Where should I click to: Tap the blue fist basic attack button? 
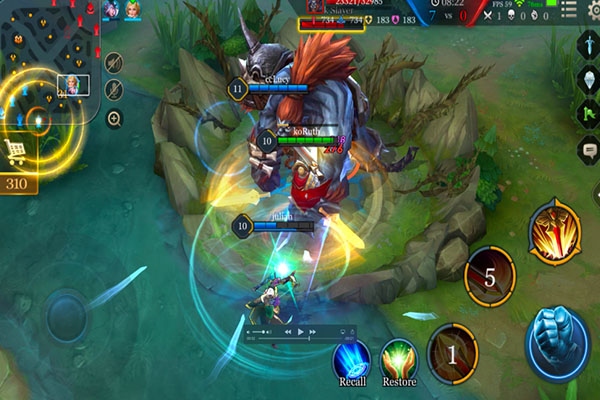point(557,340)
